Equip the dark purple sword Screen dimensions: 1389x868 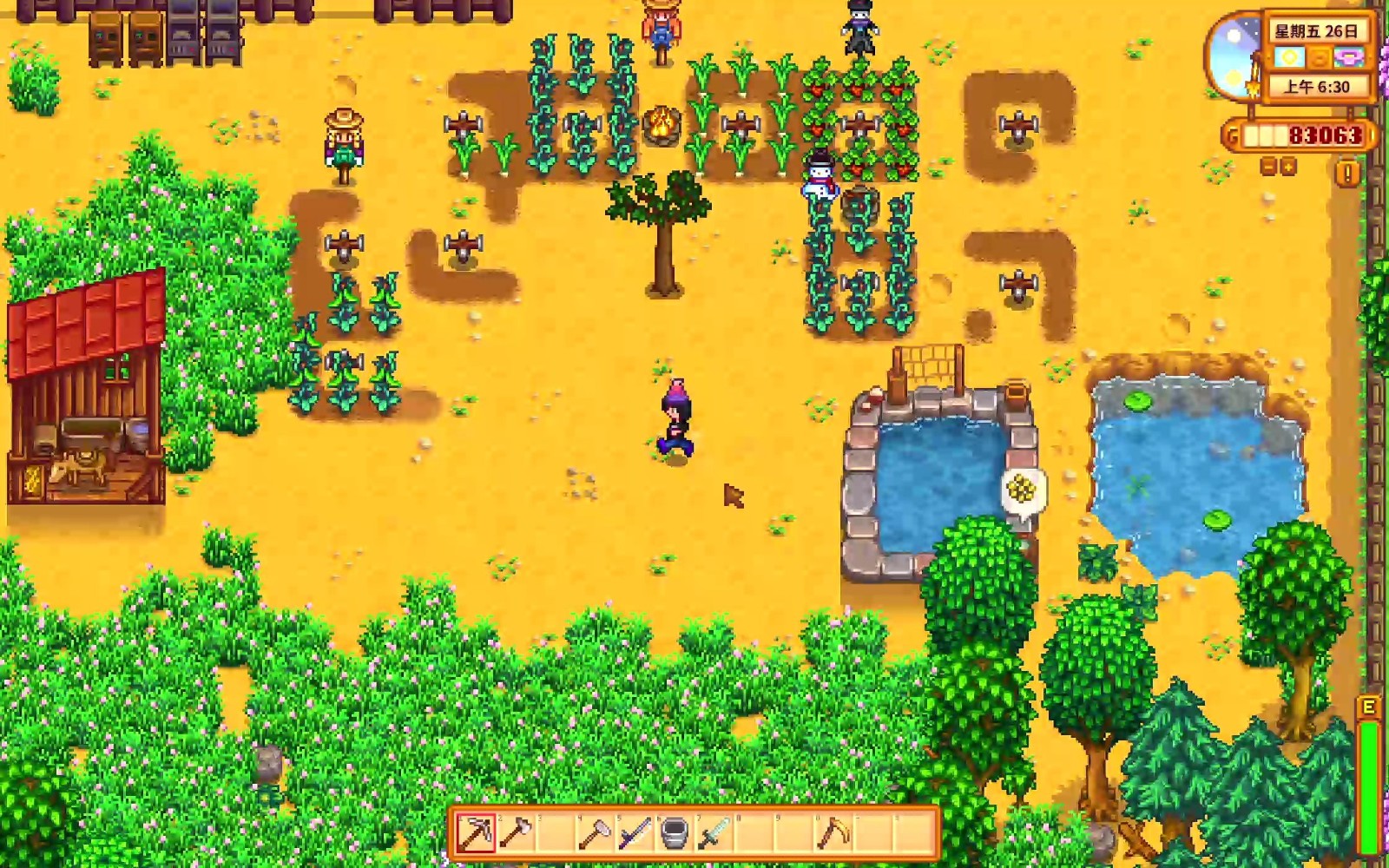click(x=635, y=833)
